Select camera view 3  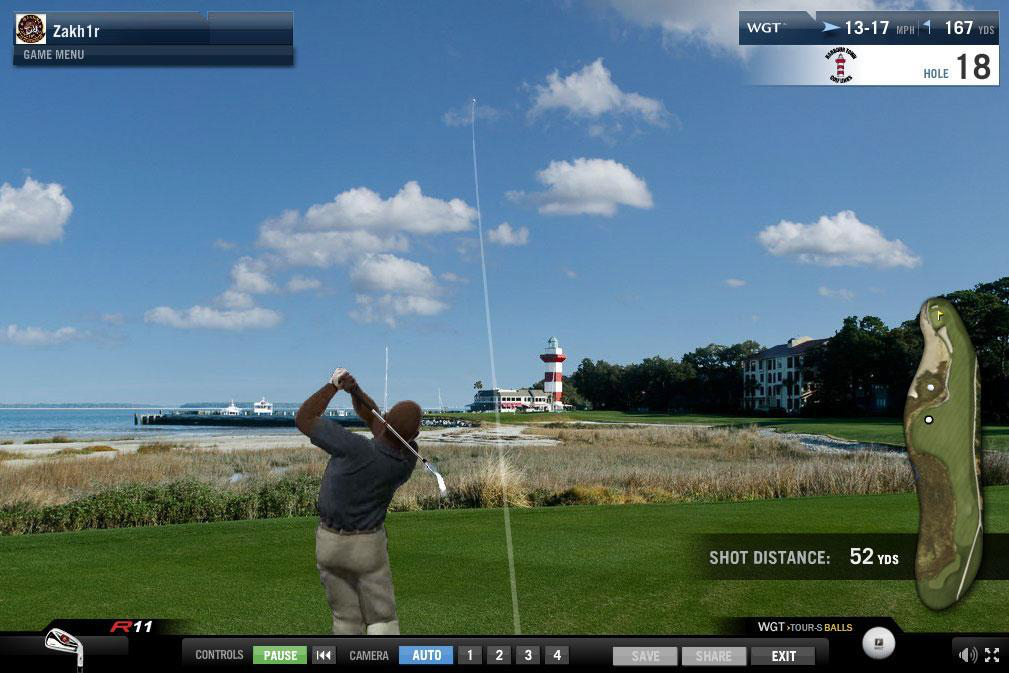click(528, 655)
